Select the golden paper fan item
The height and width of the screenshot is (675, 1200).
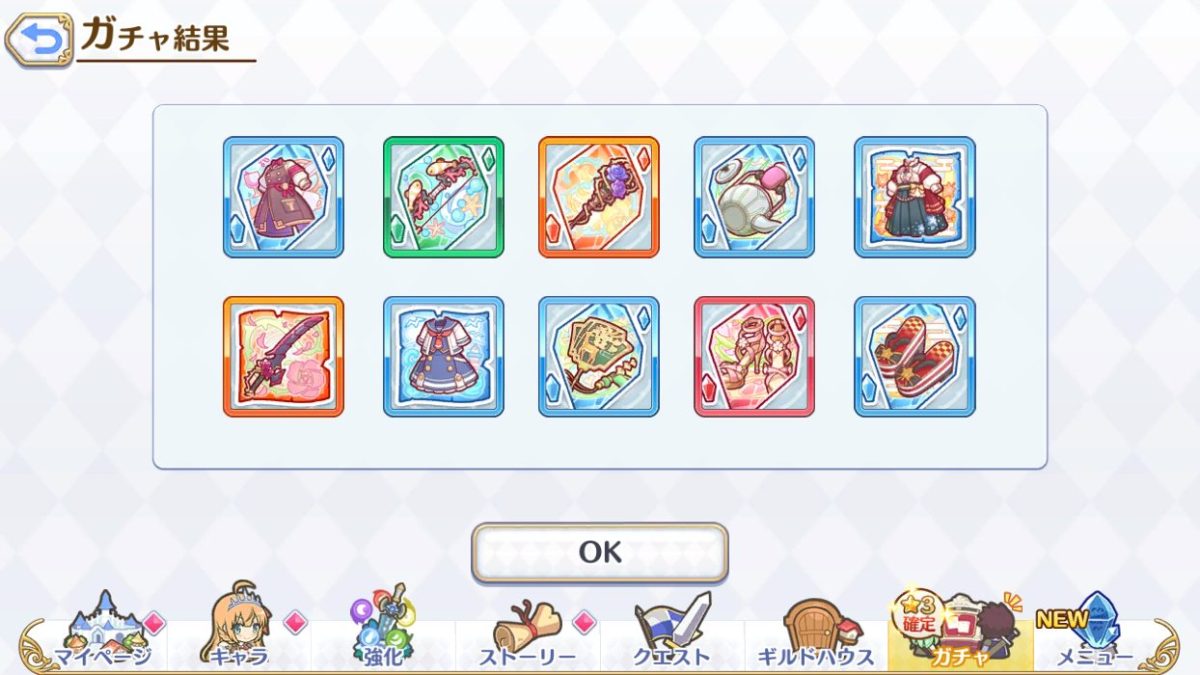tap(598, 356)
